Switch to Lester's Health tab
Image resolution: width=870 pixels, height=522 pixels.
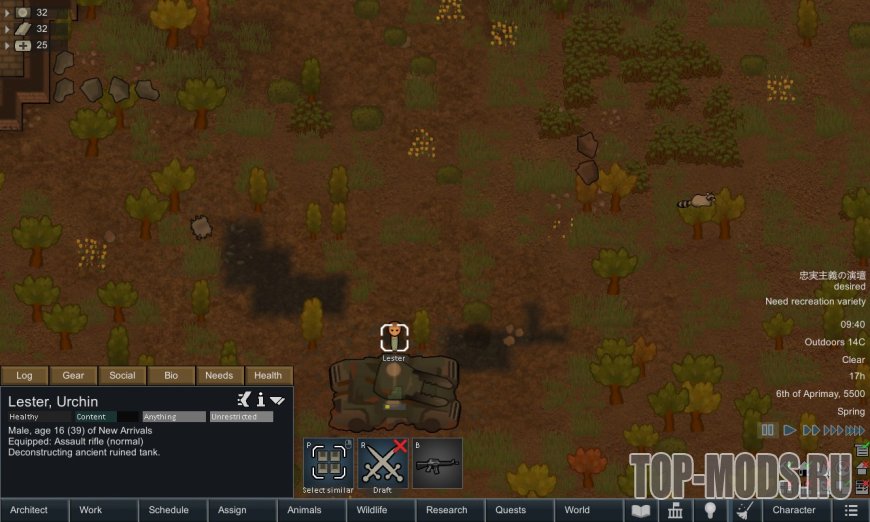[268, 376]
